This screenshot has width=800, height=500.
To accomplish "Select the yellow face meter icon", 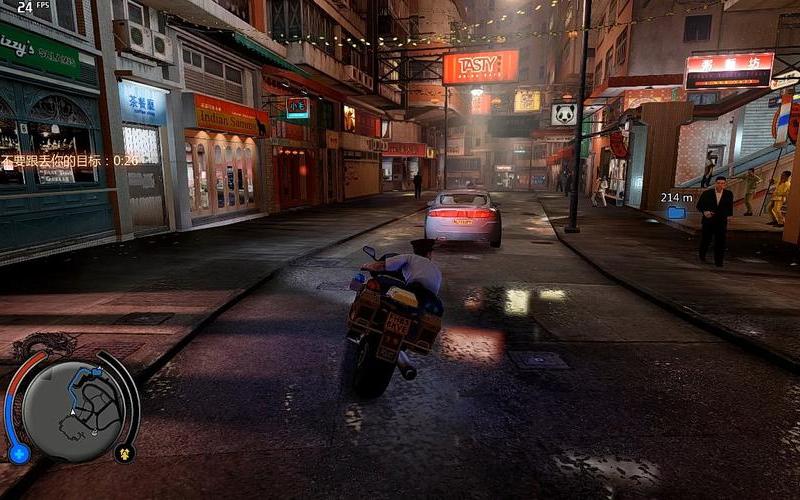I will pyautogui.click(x=125, y=453).
